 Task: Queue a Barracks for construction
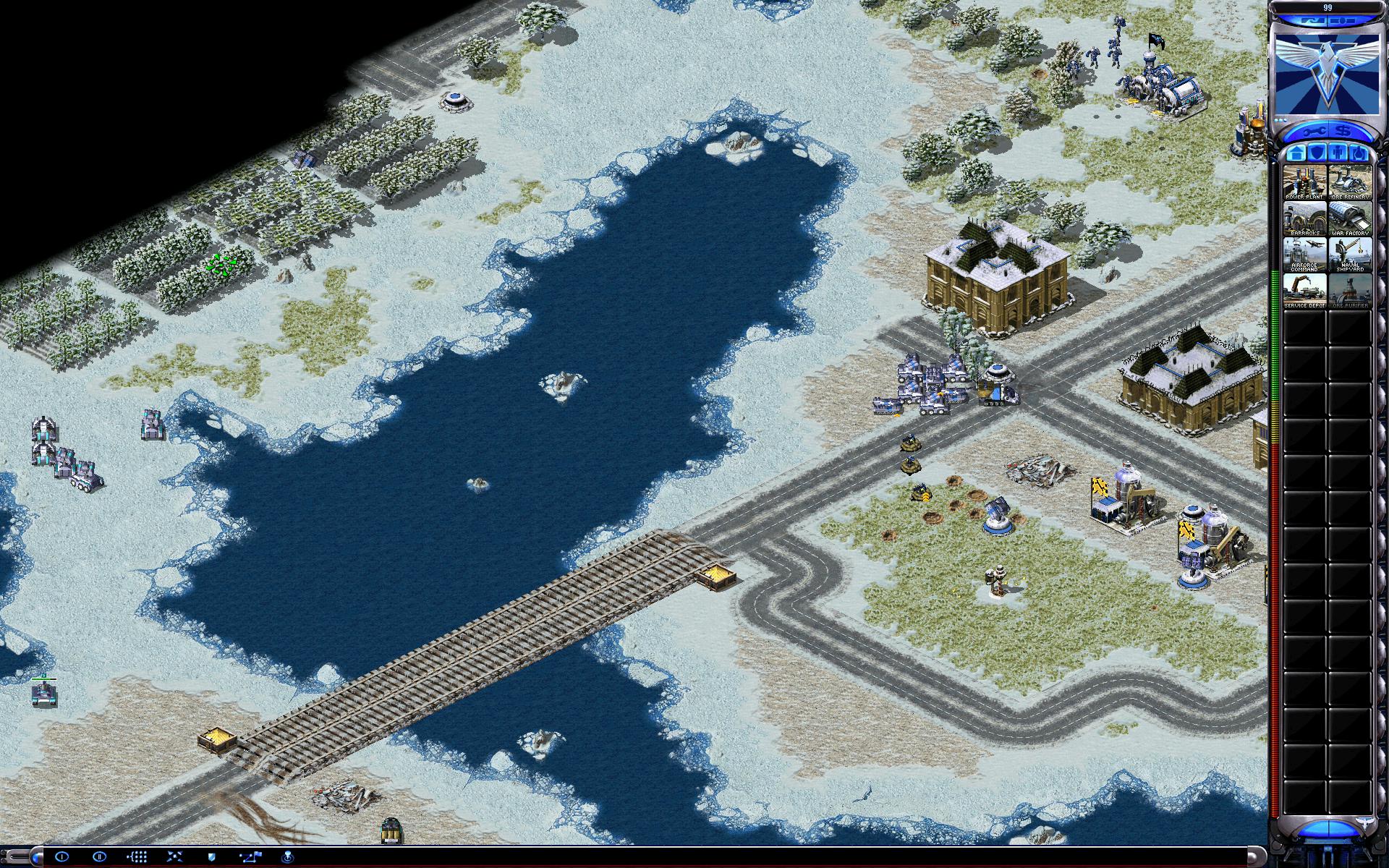(1304, 218)
